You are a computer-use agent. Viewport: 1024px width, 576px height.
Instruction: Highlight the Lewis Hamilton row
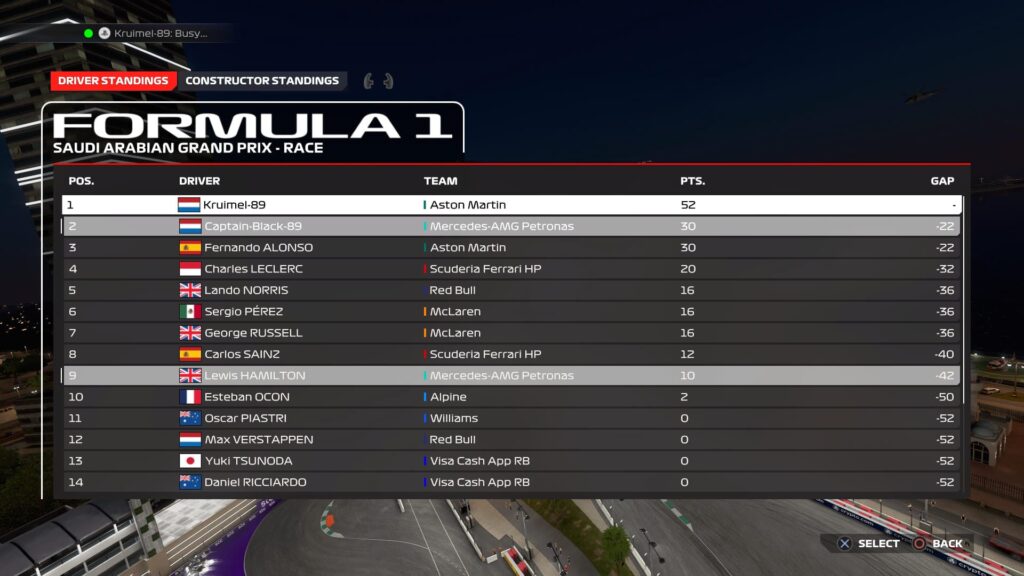(x=511, y=376)
